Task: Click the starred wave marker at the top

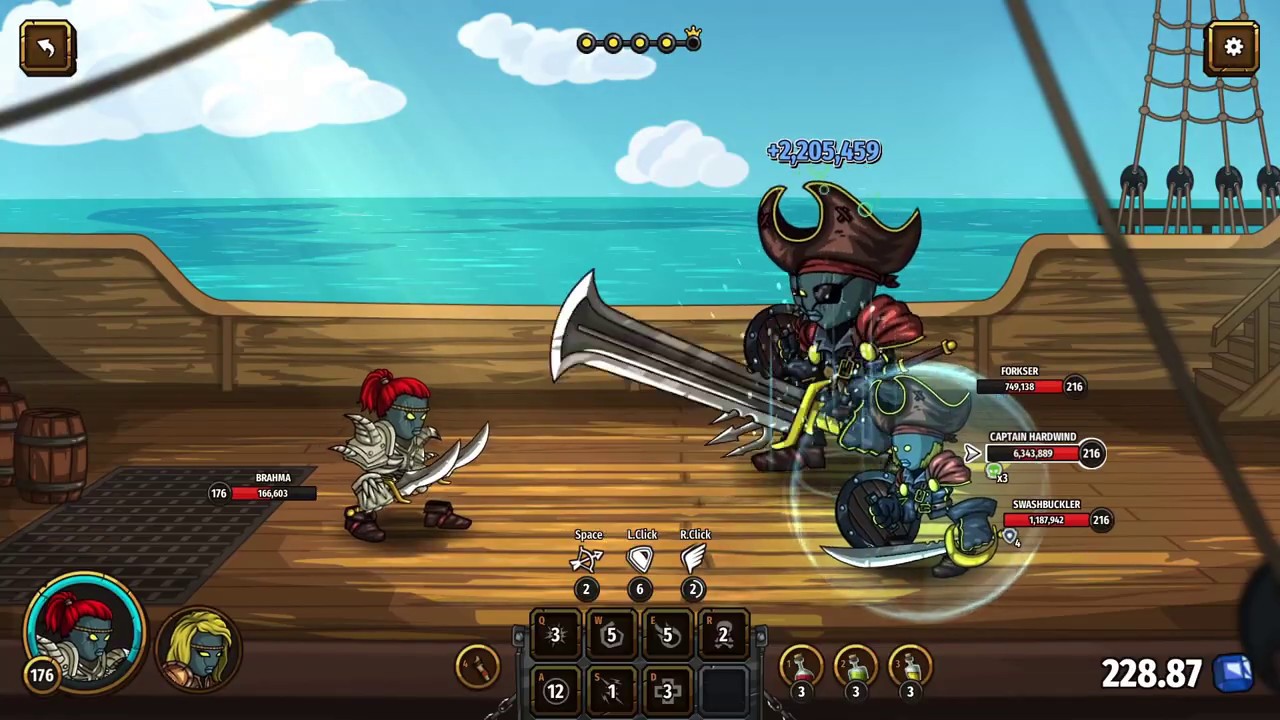Action: (x=693, y=41)
